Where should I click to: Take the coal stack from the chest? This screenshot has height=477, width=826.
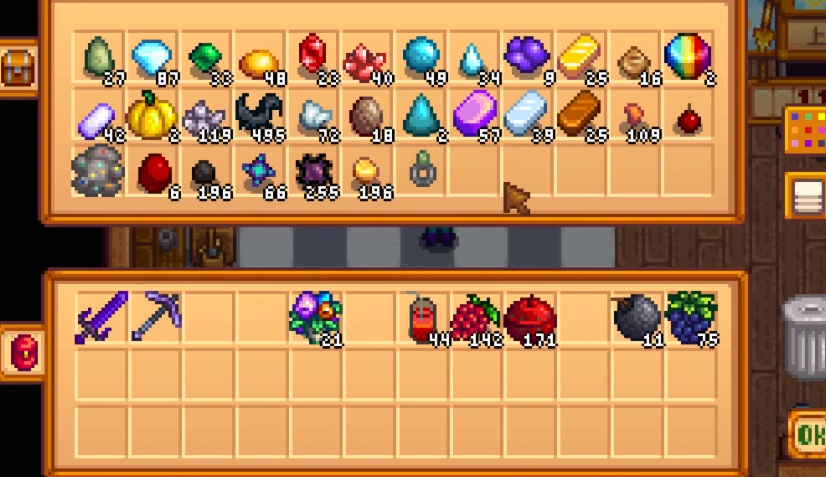pyautogui.click(x=206, y=173)
